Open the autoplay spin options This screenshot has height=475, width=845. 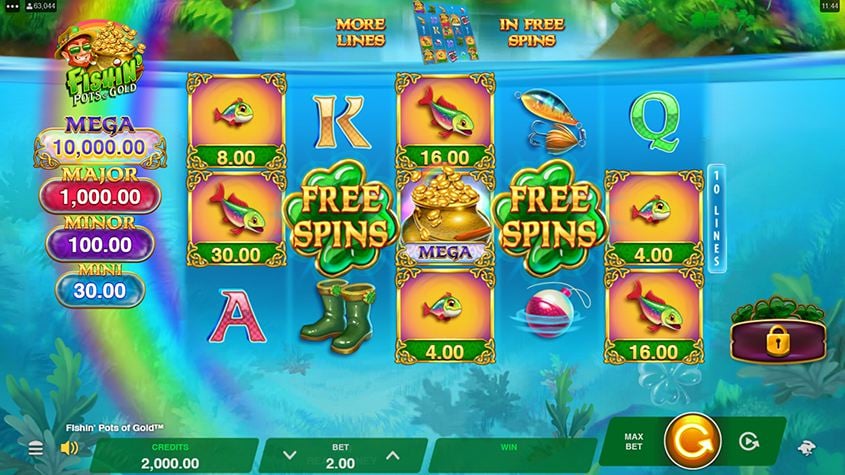point(746,441)
